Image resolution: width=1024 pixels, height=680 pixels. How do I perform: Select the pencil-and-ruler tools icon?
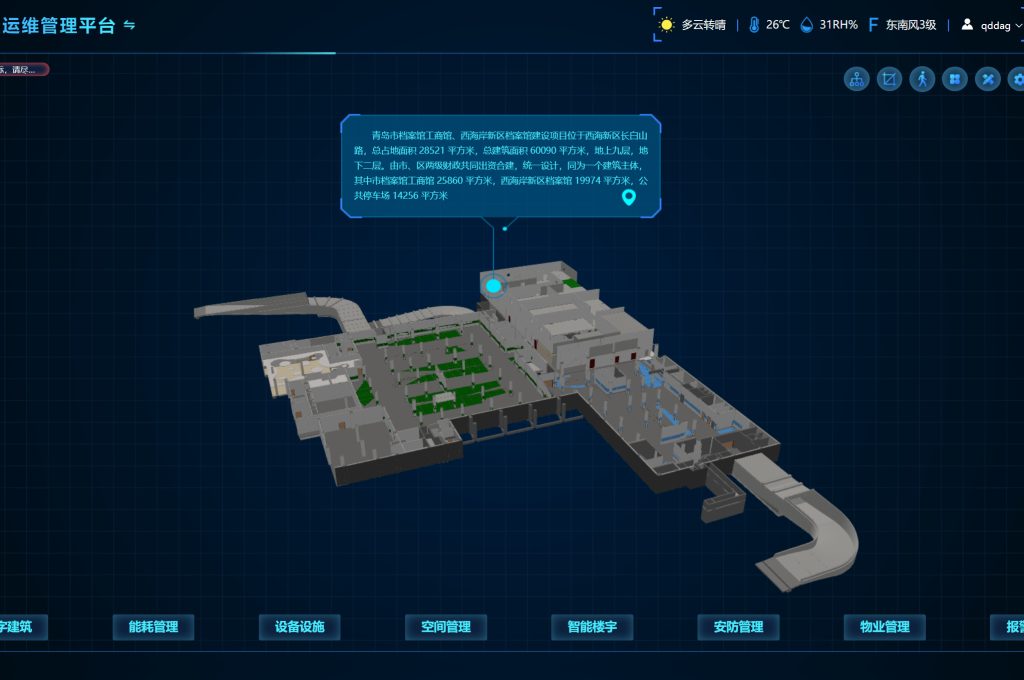pyautogui.click(x=988, y=79)
